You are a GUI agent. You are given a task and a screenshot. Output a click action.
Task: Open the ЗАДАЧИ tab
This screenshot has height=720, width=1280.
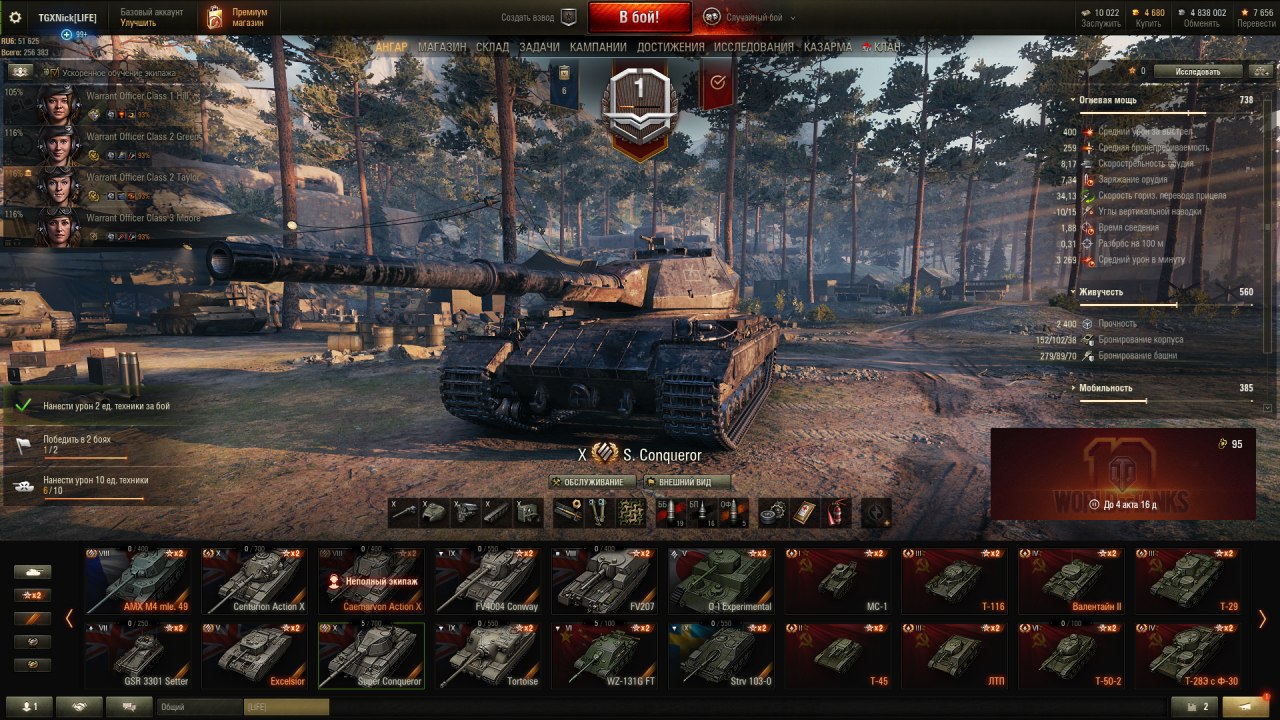point(539,47)
